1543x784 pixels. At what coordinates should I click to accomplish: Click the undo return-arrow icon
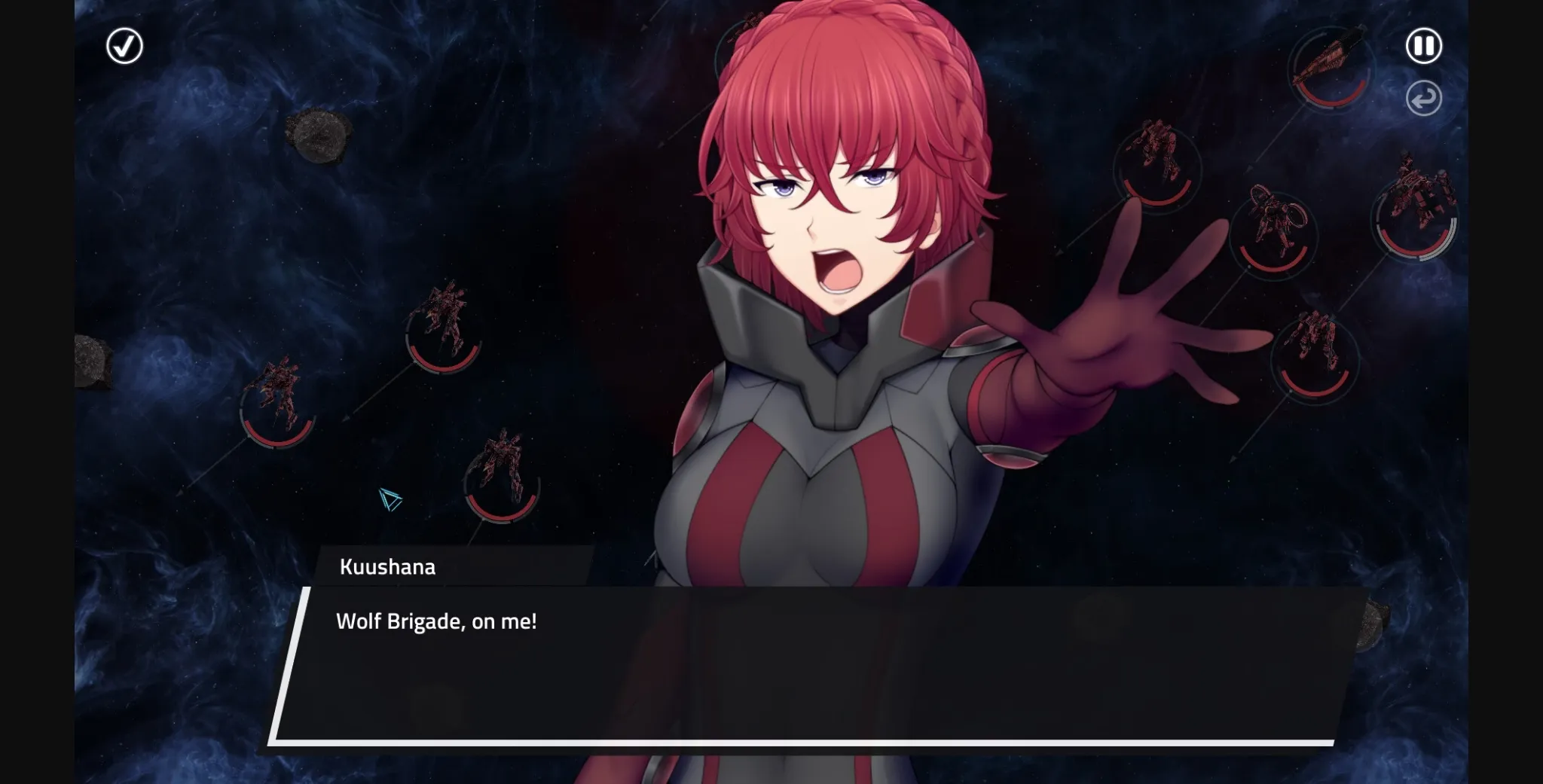(1423, 99)
